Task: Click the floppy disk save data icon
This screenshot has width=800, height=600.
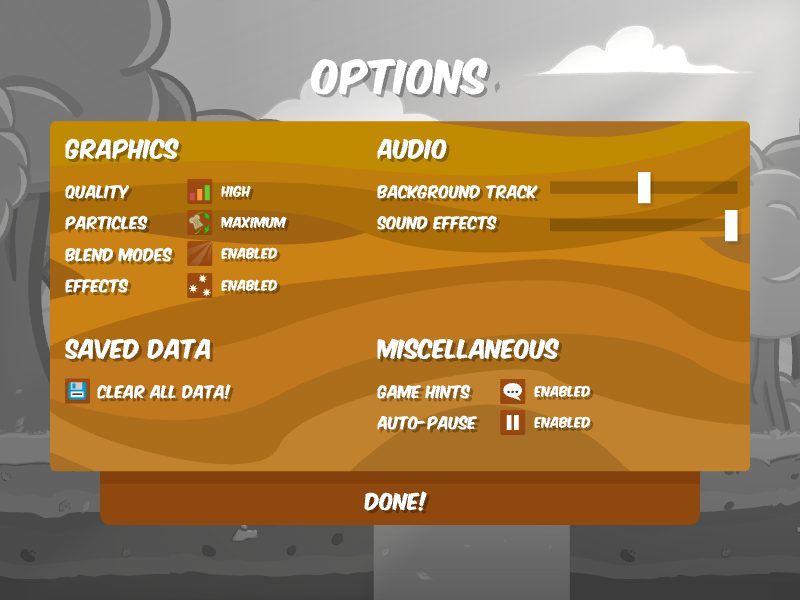Action: point(77,391)
